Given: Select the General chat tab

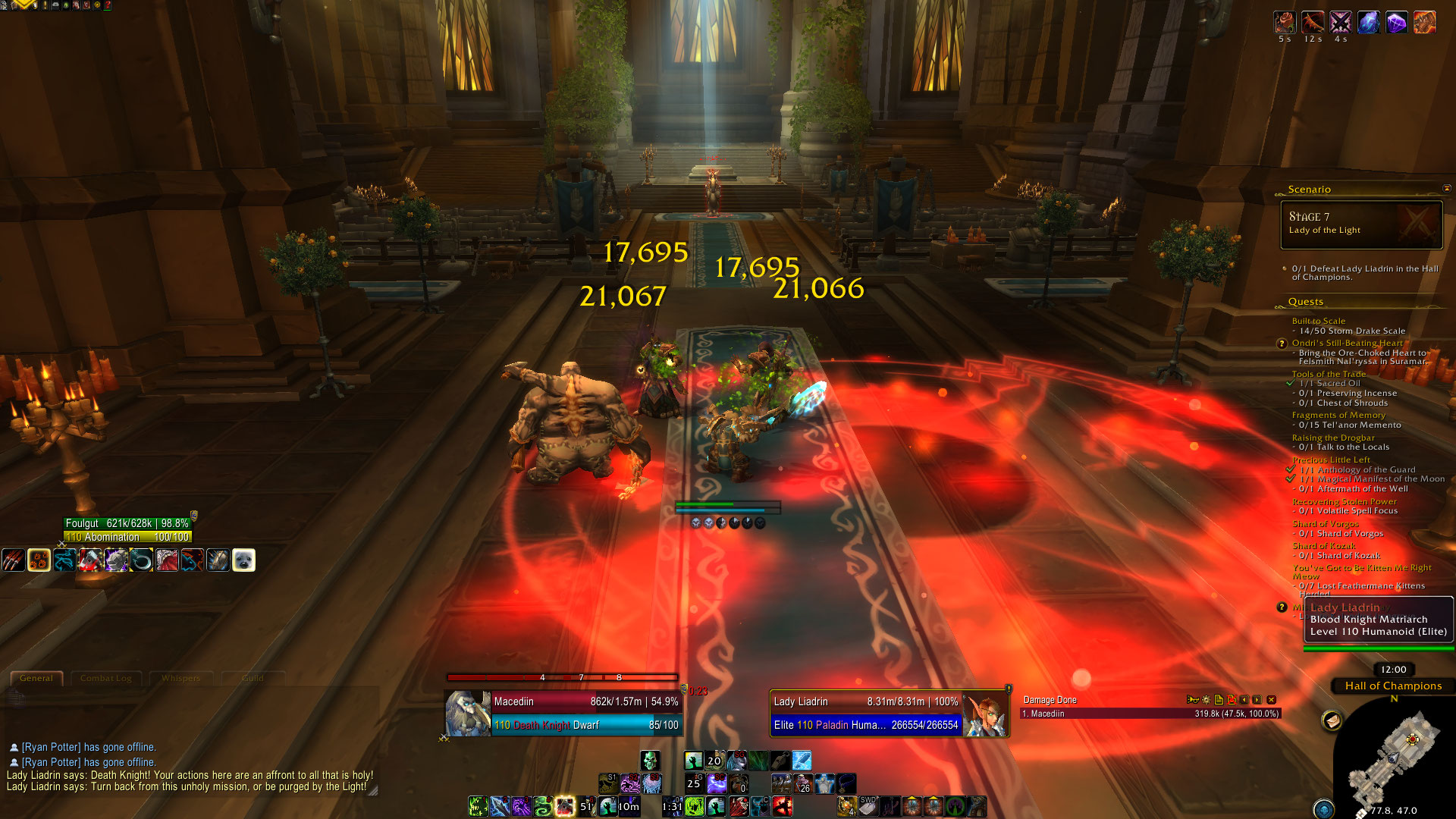Looking at the screenshot, I should tap(36, 678).
